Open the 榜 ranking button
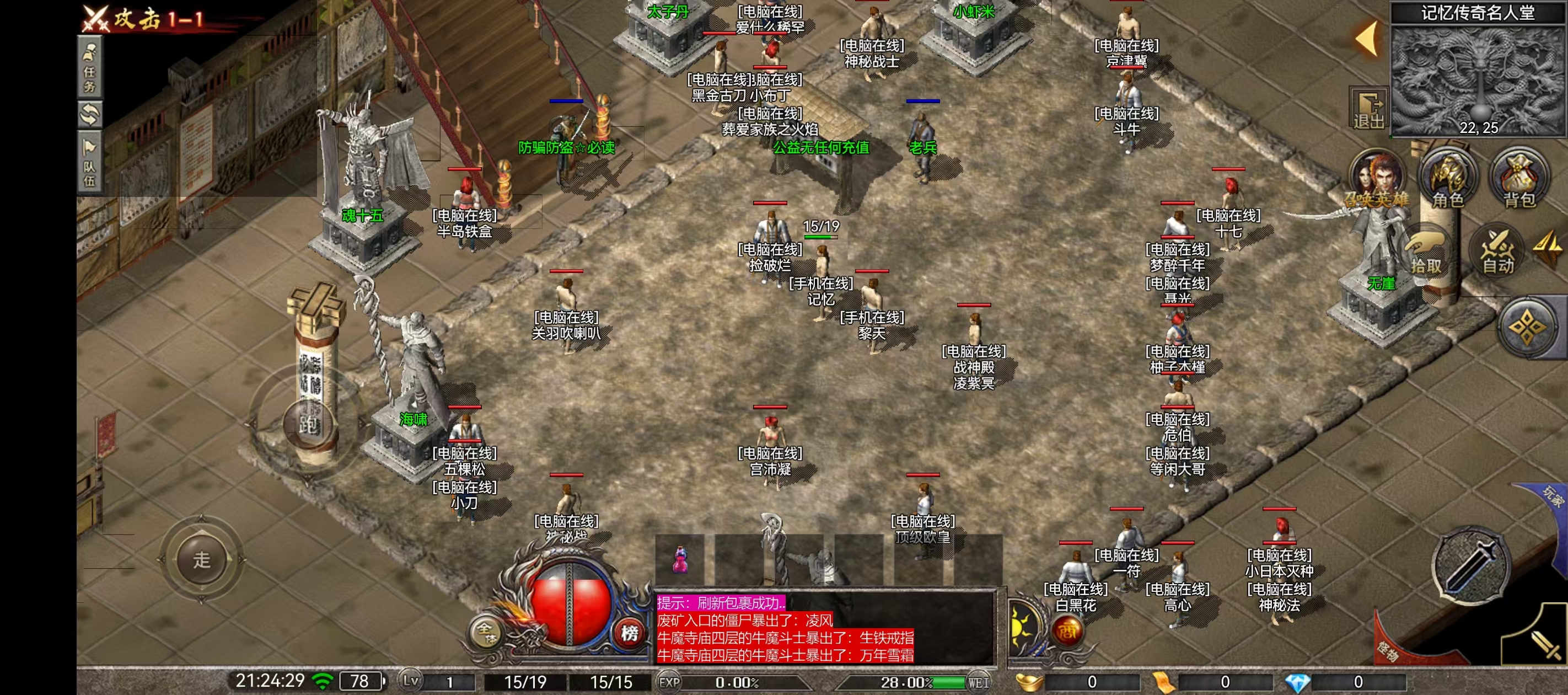 [630, 633]
